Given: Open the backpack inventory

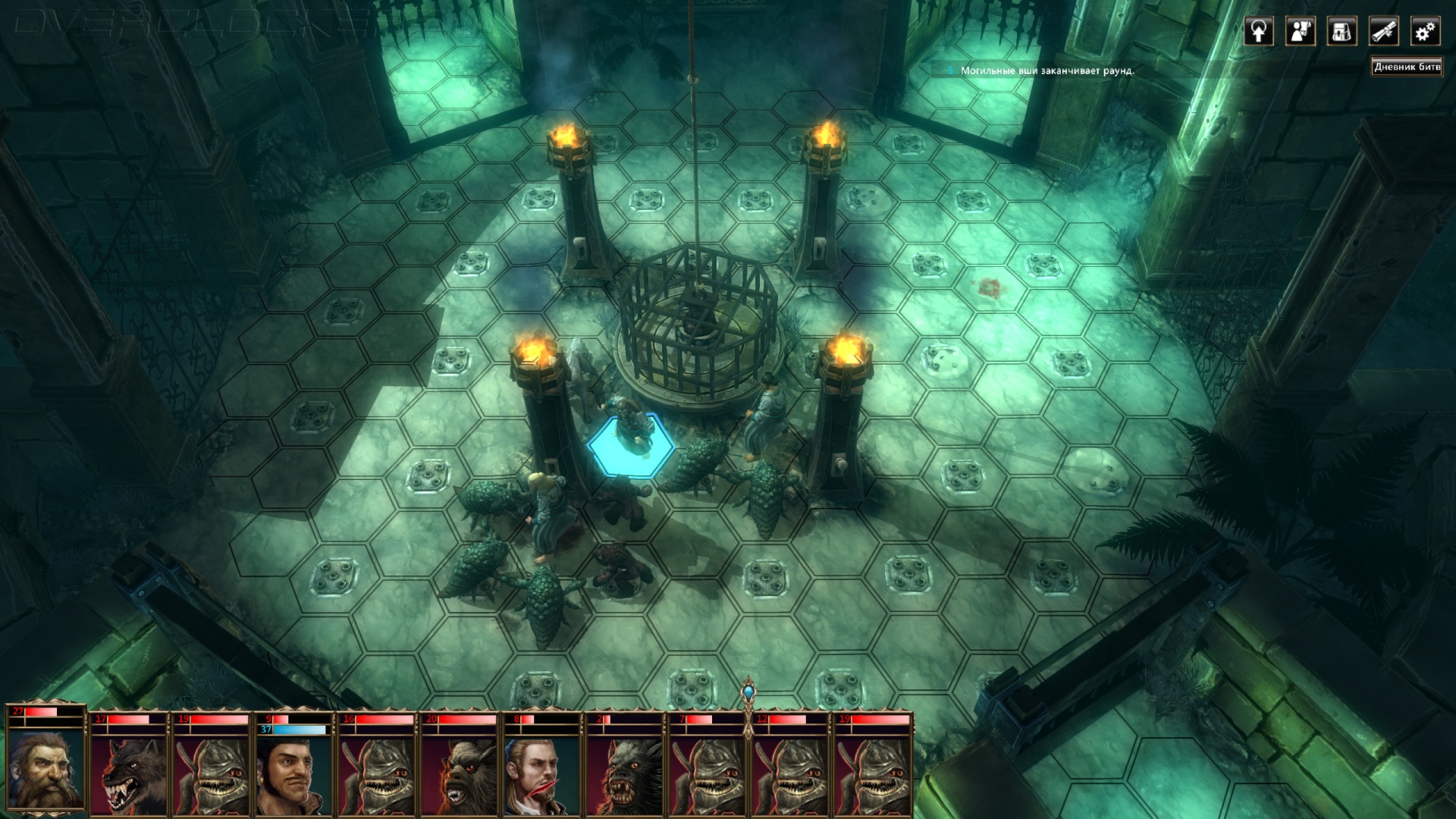Looking at the screenshot, I should (1341, 32).
